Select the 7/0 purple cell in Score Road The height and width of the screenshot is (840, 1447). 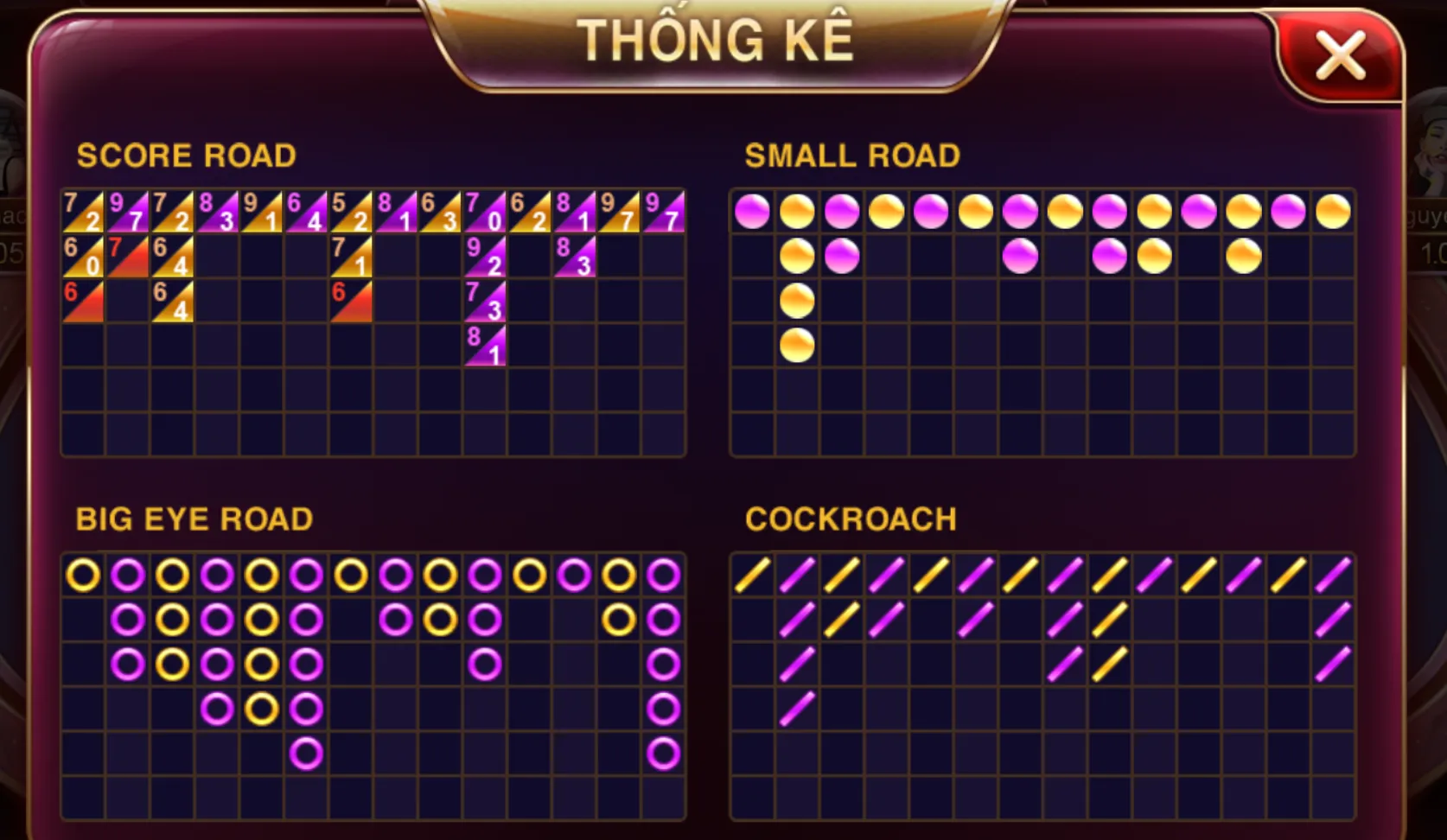point(482,210)
